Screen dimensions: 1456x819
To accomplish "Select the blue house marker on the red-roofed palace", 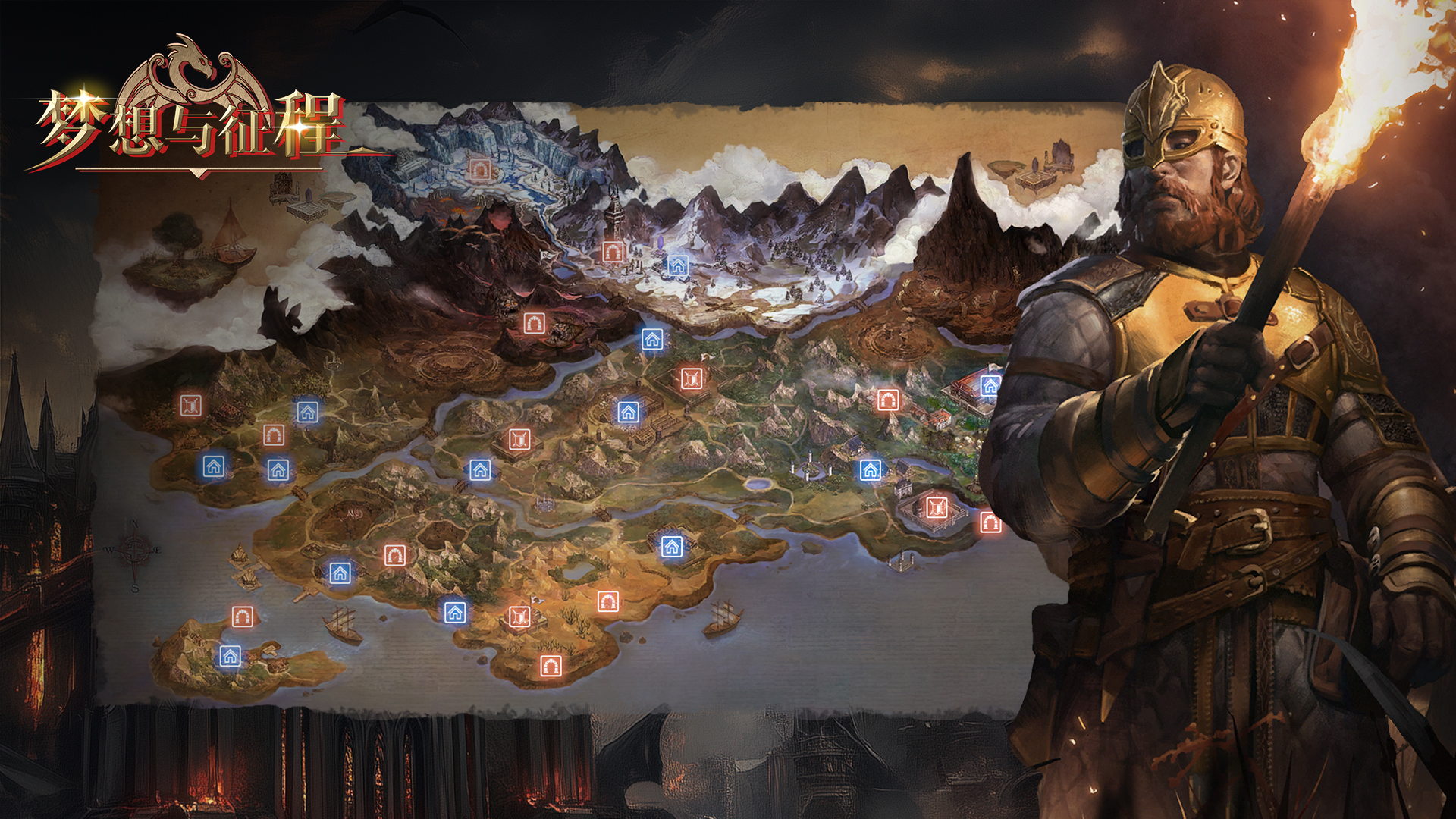I will [990, 386].
